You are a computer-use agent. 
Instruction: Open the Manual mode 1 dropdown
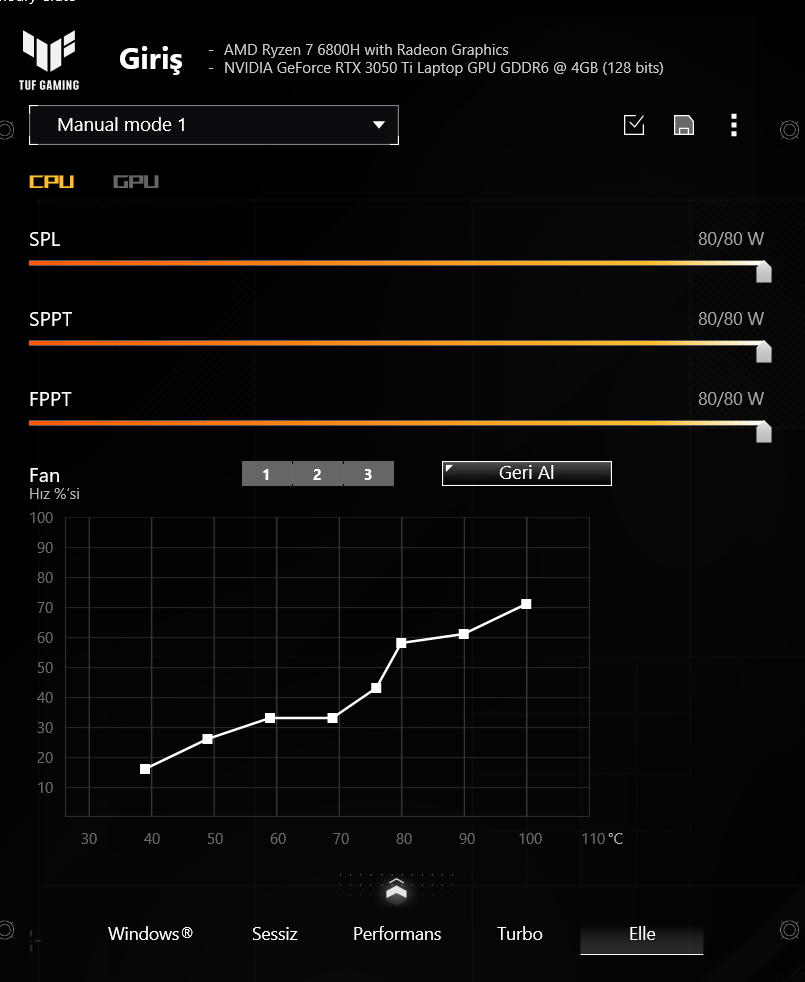214,125
